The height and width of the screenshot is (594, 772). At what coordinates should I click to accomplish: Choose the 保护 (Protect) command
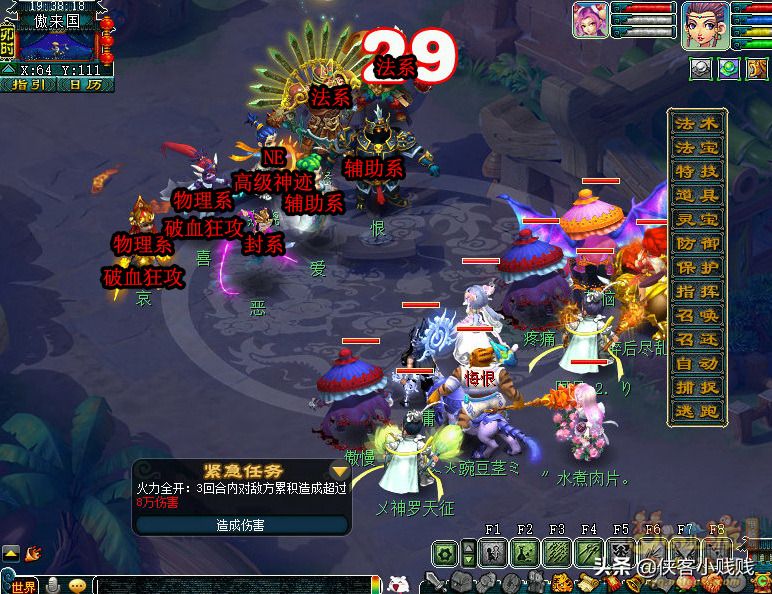(697, 268)
